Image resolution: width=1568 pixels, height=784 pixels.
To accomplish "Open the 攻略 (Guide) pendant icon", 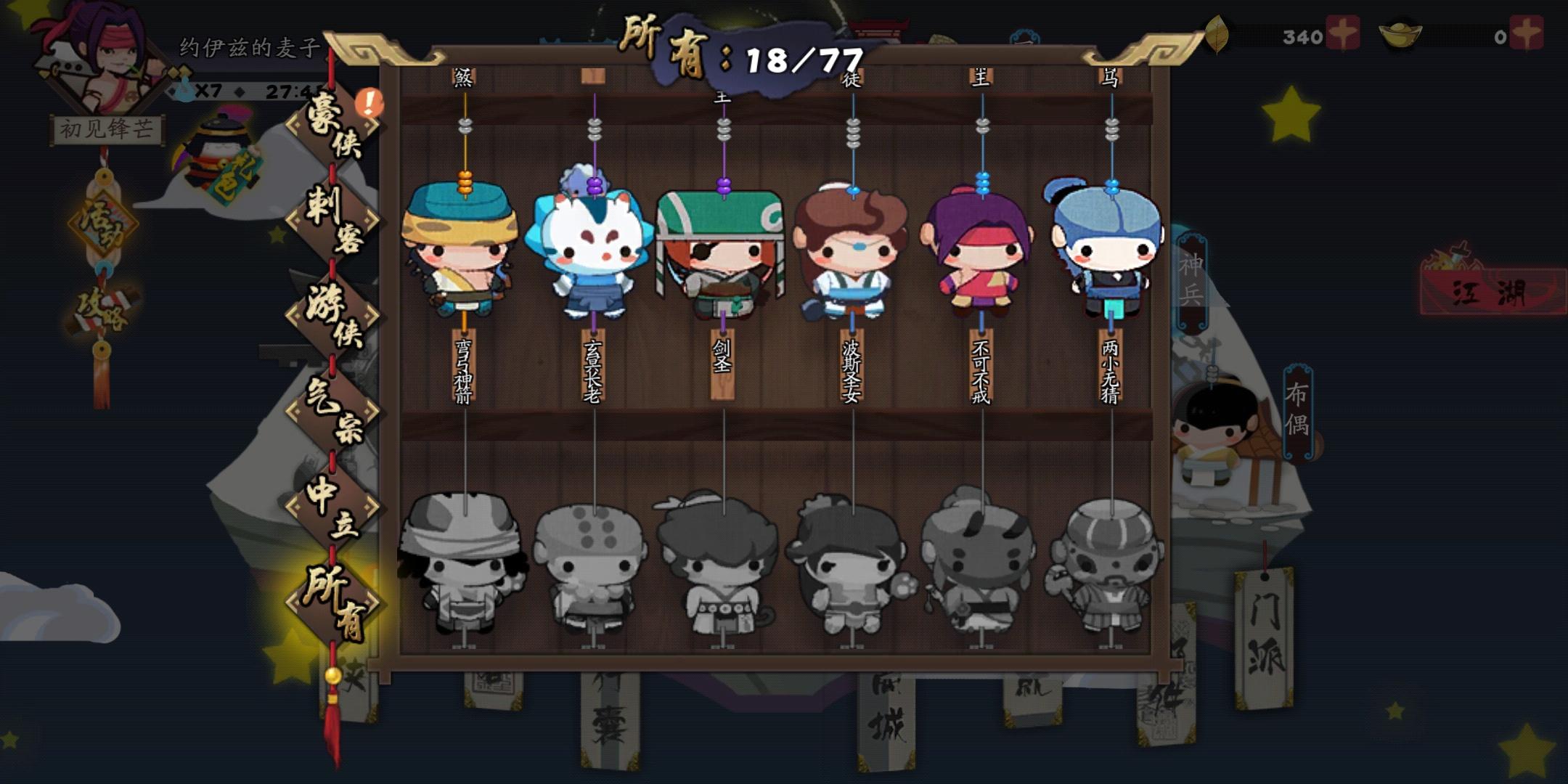I will pos(104,312).
